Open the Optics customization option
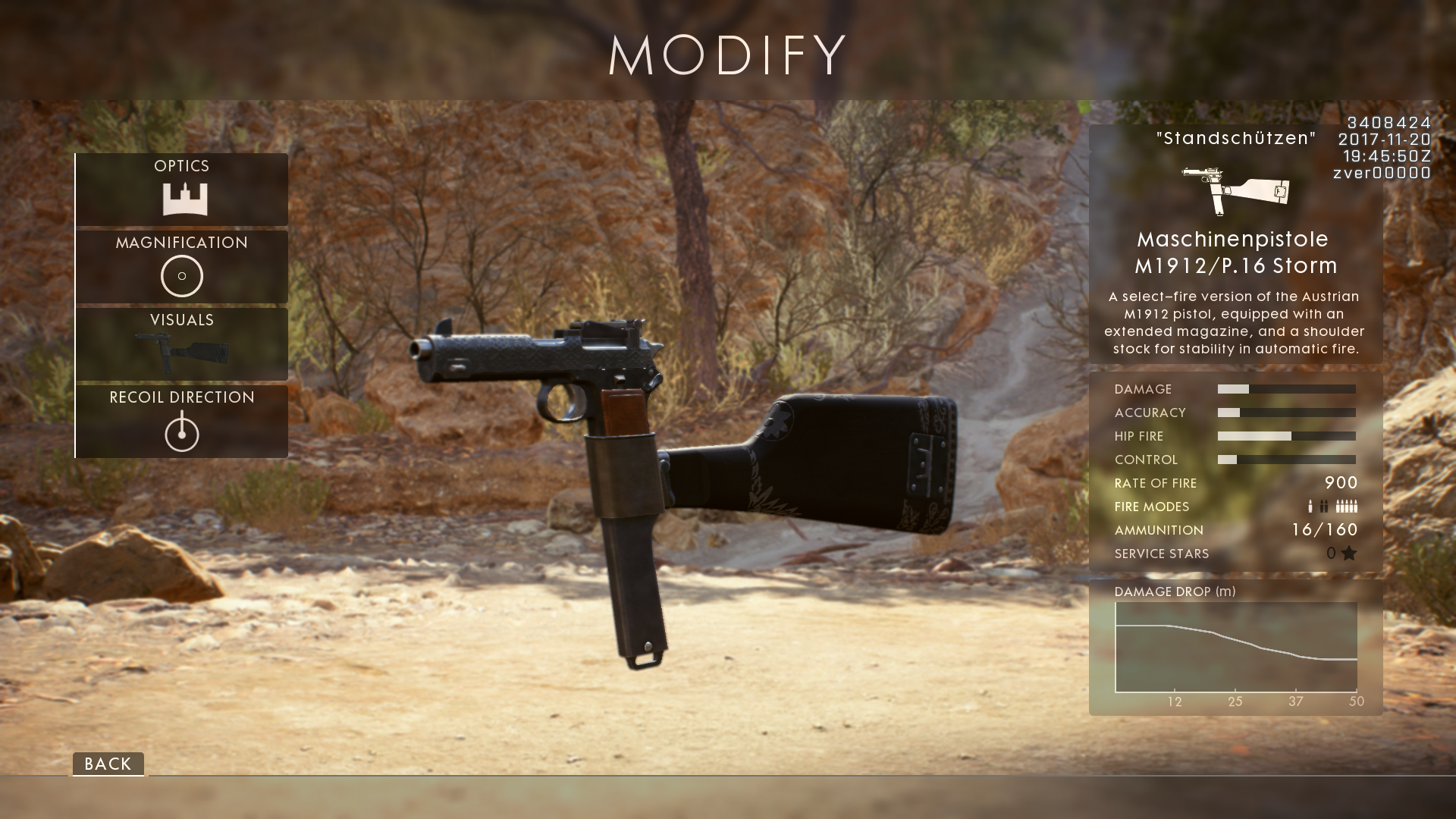Image resolution: width=1456 pixels, height=819 pixels. tap(182, 190)
